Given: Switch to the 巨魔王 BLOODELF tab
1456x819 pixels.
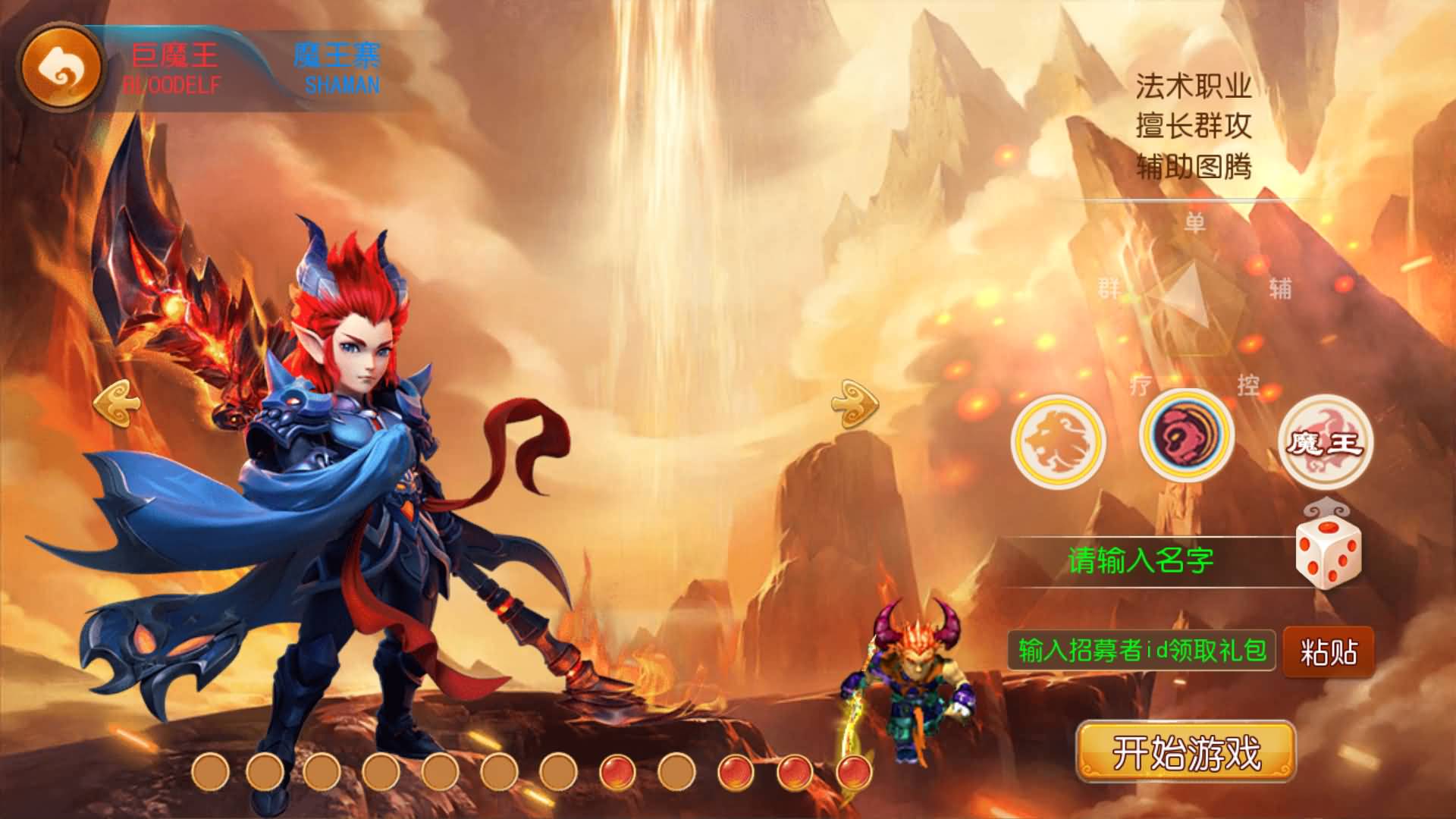Looking at the screenshot, I should (x=173, y=64).
